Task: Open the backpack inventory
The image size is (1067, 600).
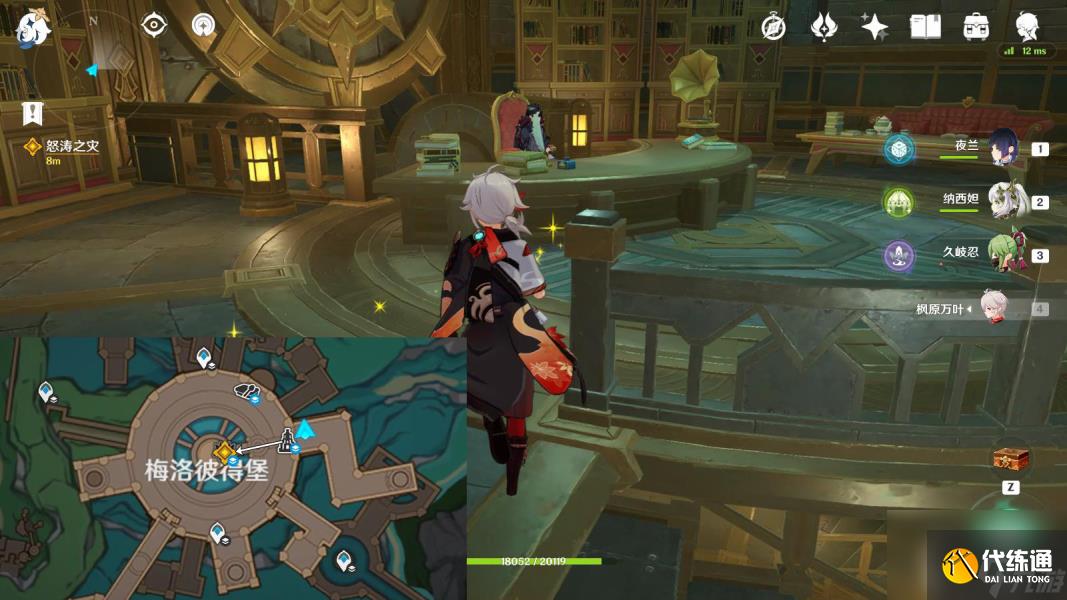Action: [x=976, y=27]
